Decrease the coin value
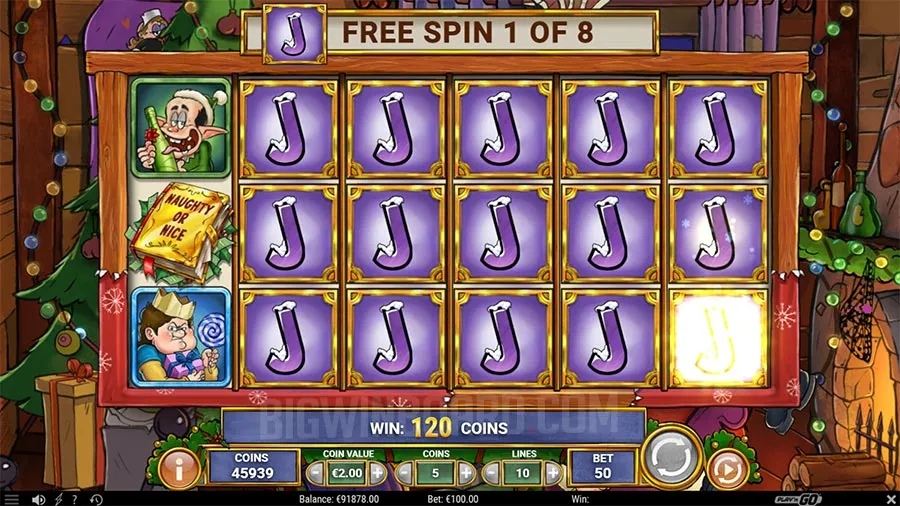 (316, 472)
